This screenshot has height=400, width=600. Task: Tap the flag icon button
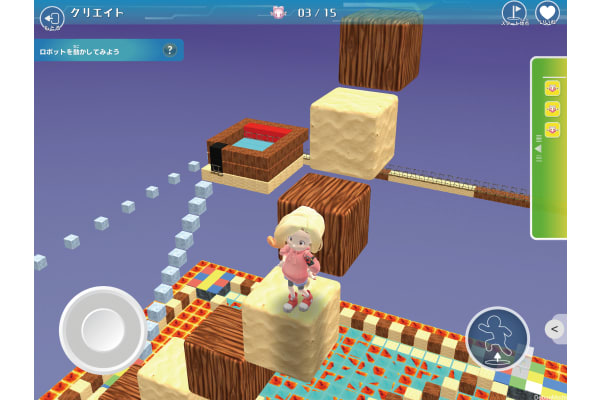[513, 13]
